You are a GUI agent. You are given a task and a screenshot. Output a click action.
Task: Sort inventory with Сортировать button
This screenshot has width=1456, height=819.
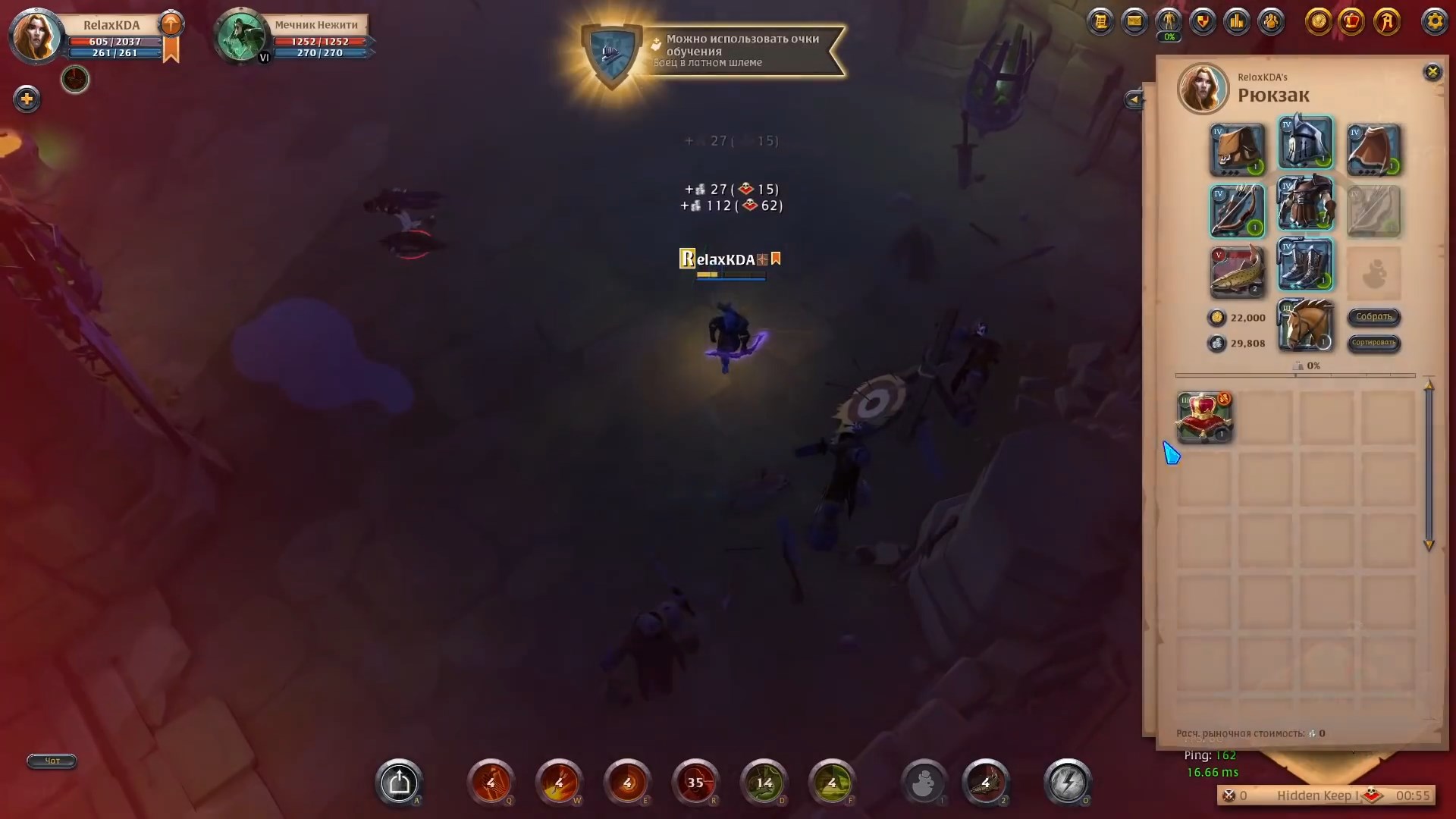click(1374, 345)
